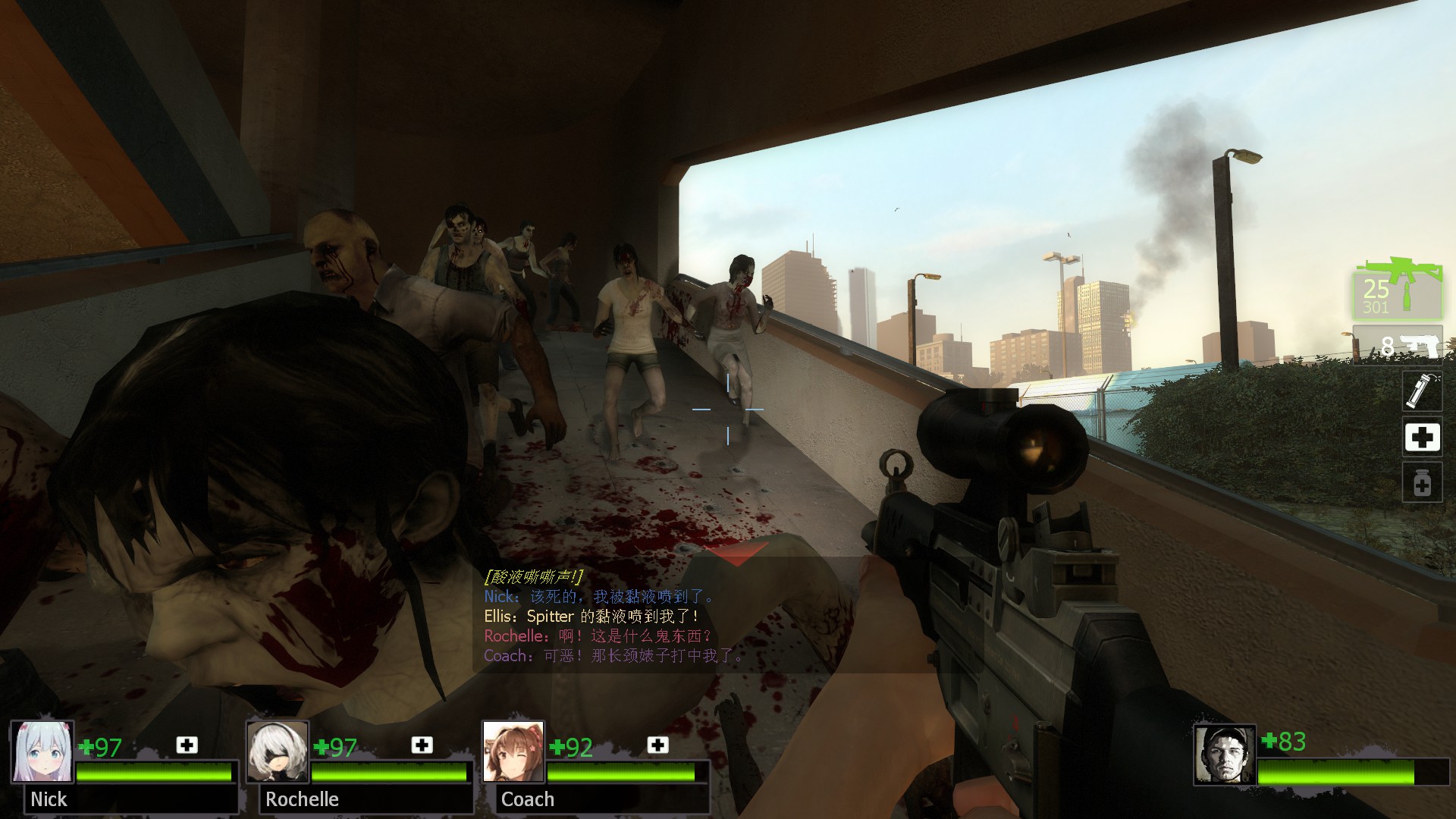Switch to the pistol sidearm slot

coord(1398,346)
